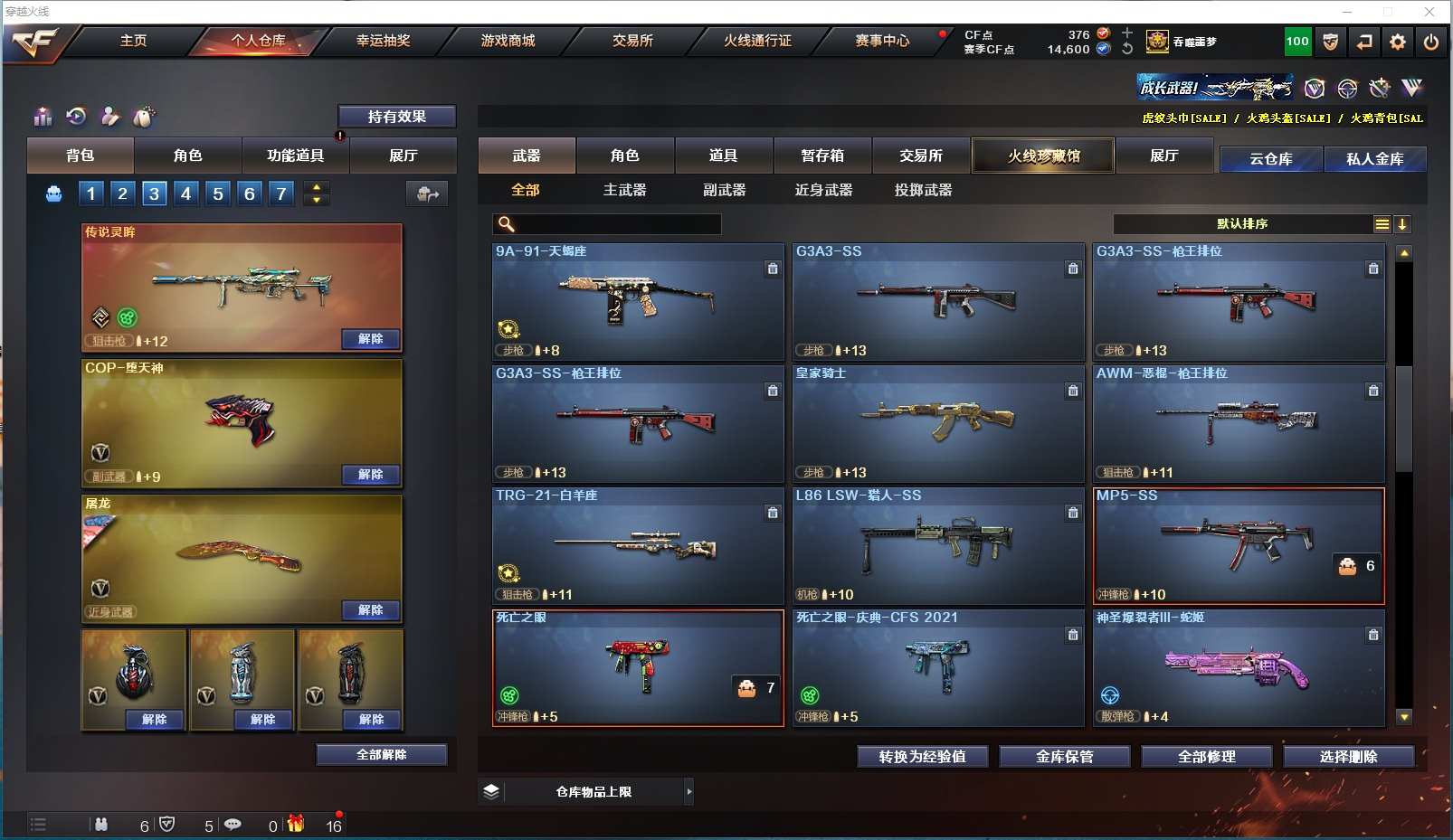The width and height of the screenshot is (1453, 840).
Task: Click the 转换为经验值 button
Action: pyautogui.click(x=922, y=757)
